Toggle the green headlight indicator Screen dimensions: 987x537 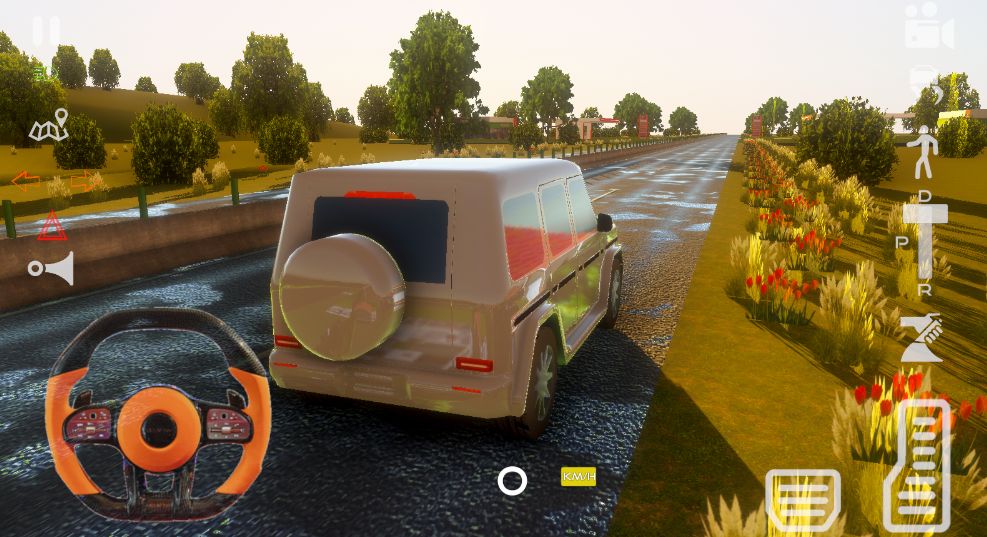tap(40, 72)
